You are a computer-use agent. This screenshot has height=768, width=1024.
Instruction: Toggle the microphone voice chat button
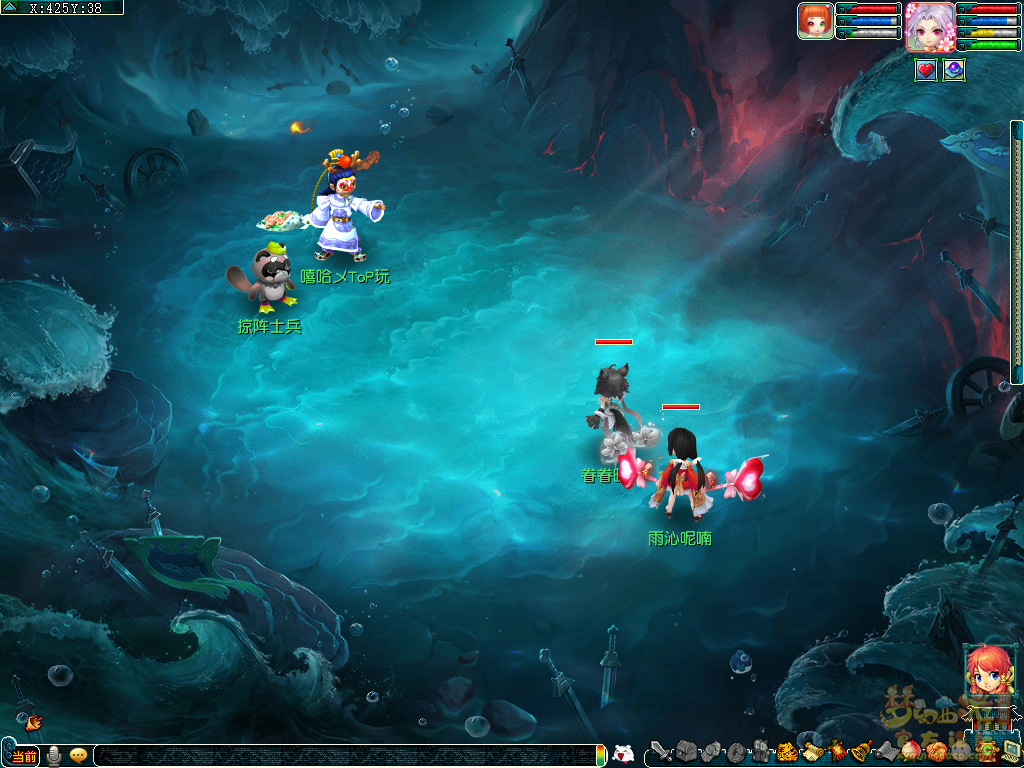[x=54, y=756]
